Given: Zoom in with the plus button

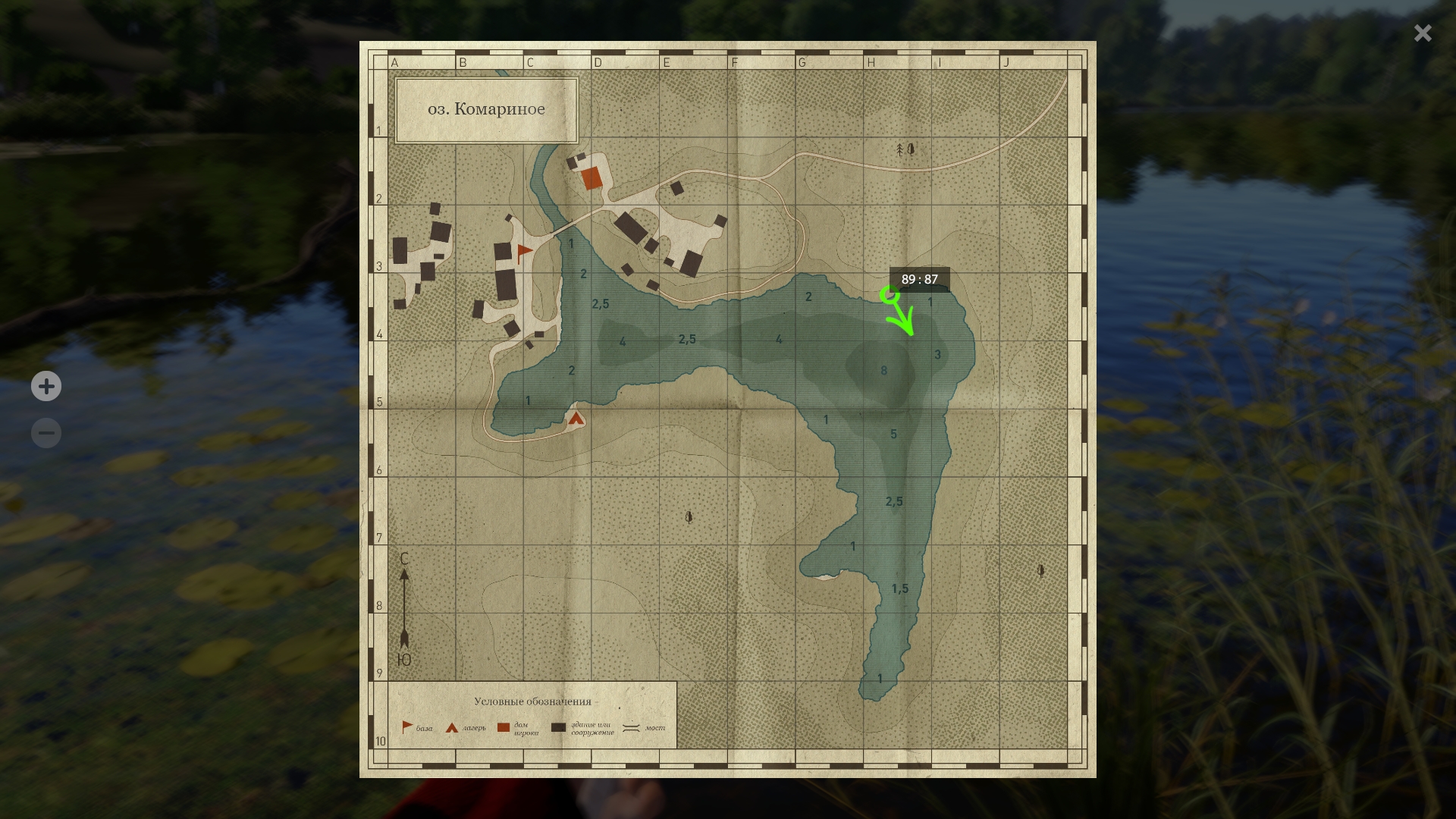Looking at the screenshot, I should click(x=46, y=386).
